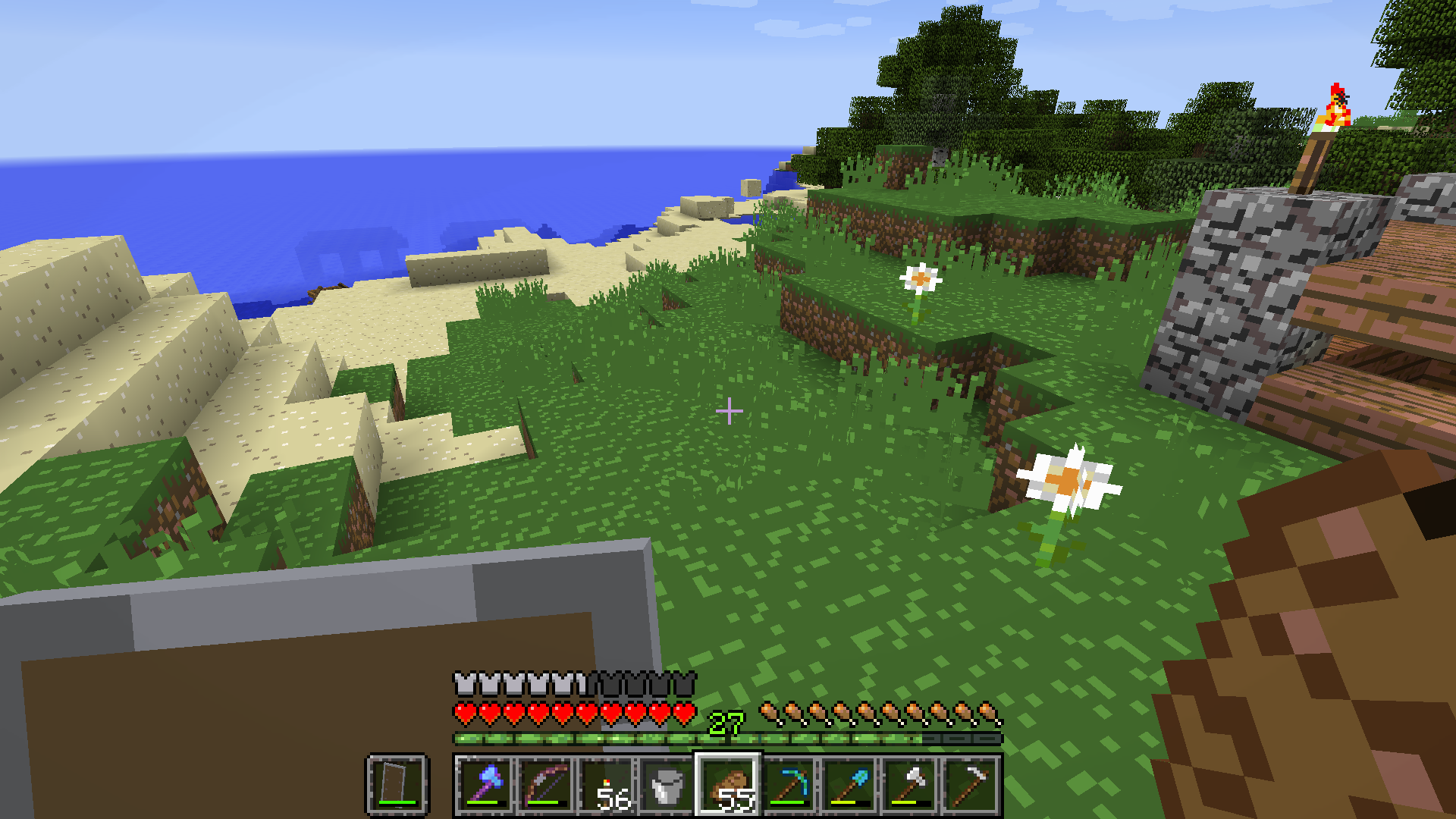Select the stack of 56 torches
This screenshot has width=1456, height=819.
pos(607,785)
